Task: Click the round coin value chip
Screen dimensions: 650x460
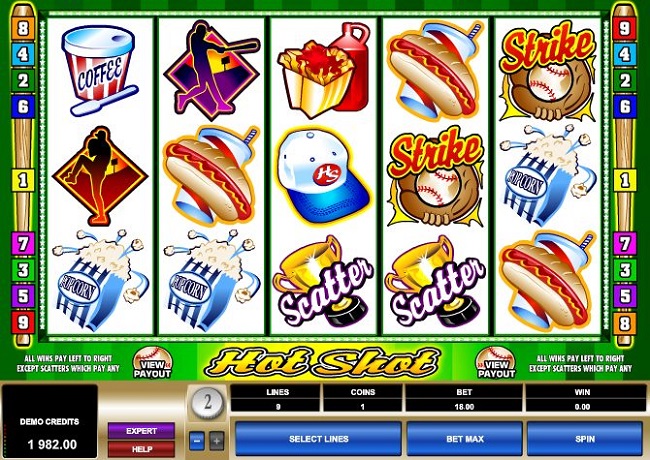Action: click(206, 404)
